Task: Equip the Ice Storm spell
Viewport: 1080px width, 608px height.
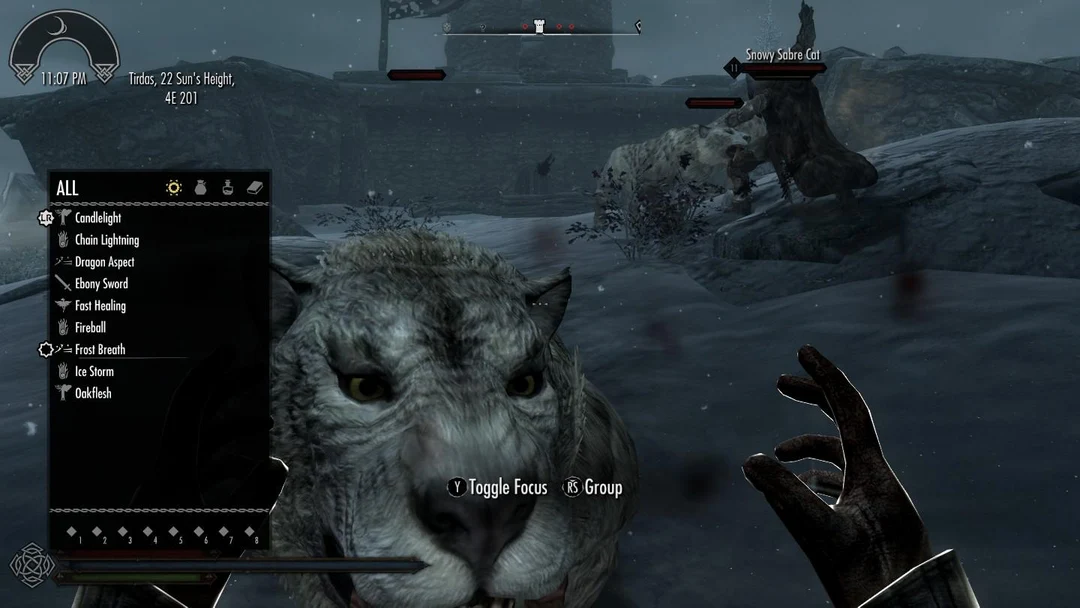Action: click(94, 372)
